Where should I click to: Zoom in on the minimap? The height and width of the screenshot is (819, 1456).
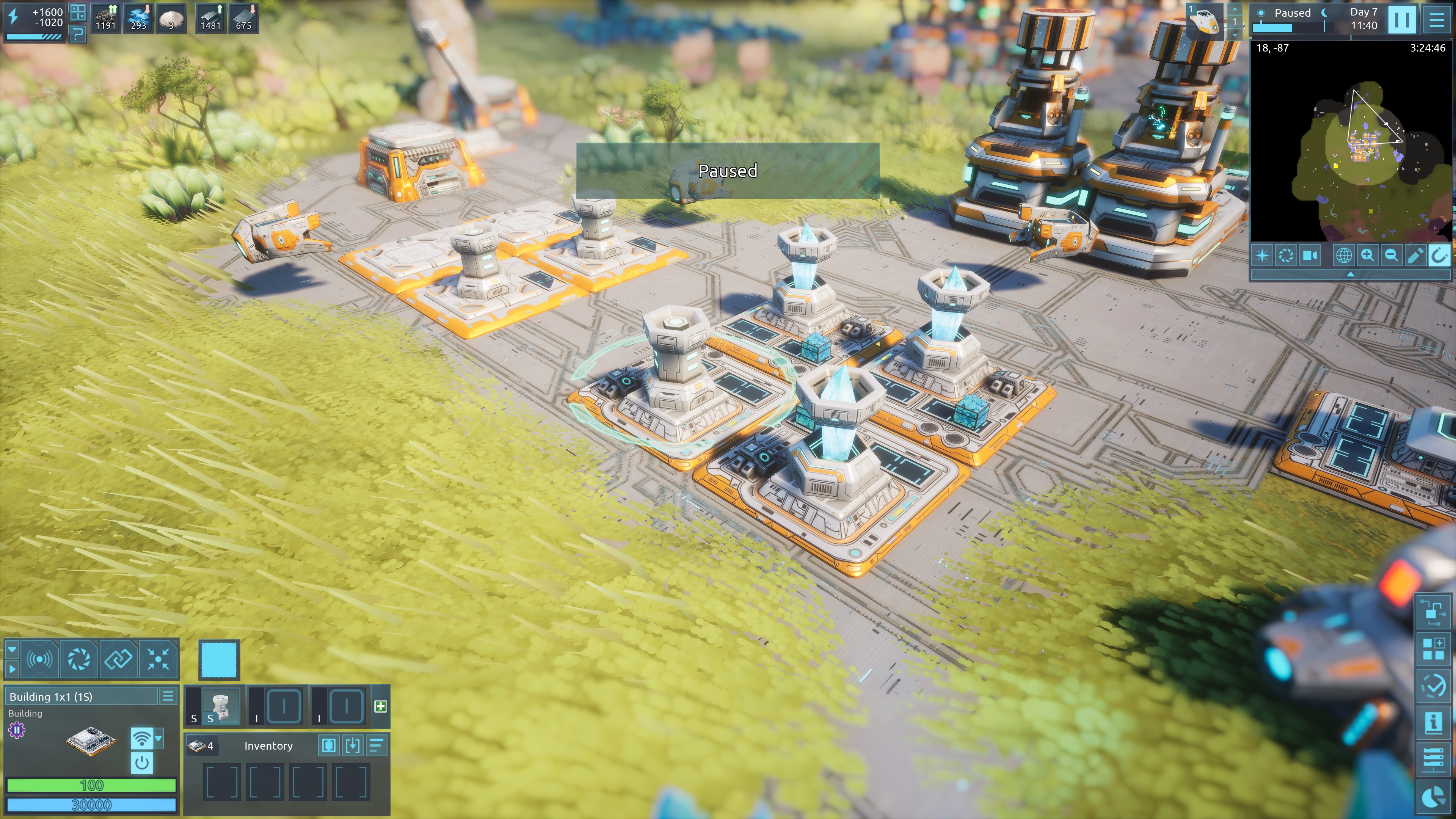(x=1367, y=256)
